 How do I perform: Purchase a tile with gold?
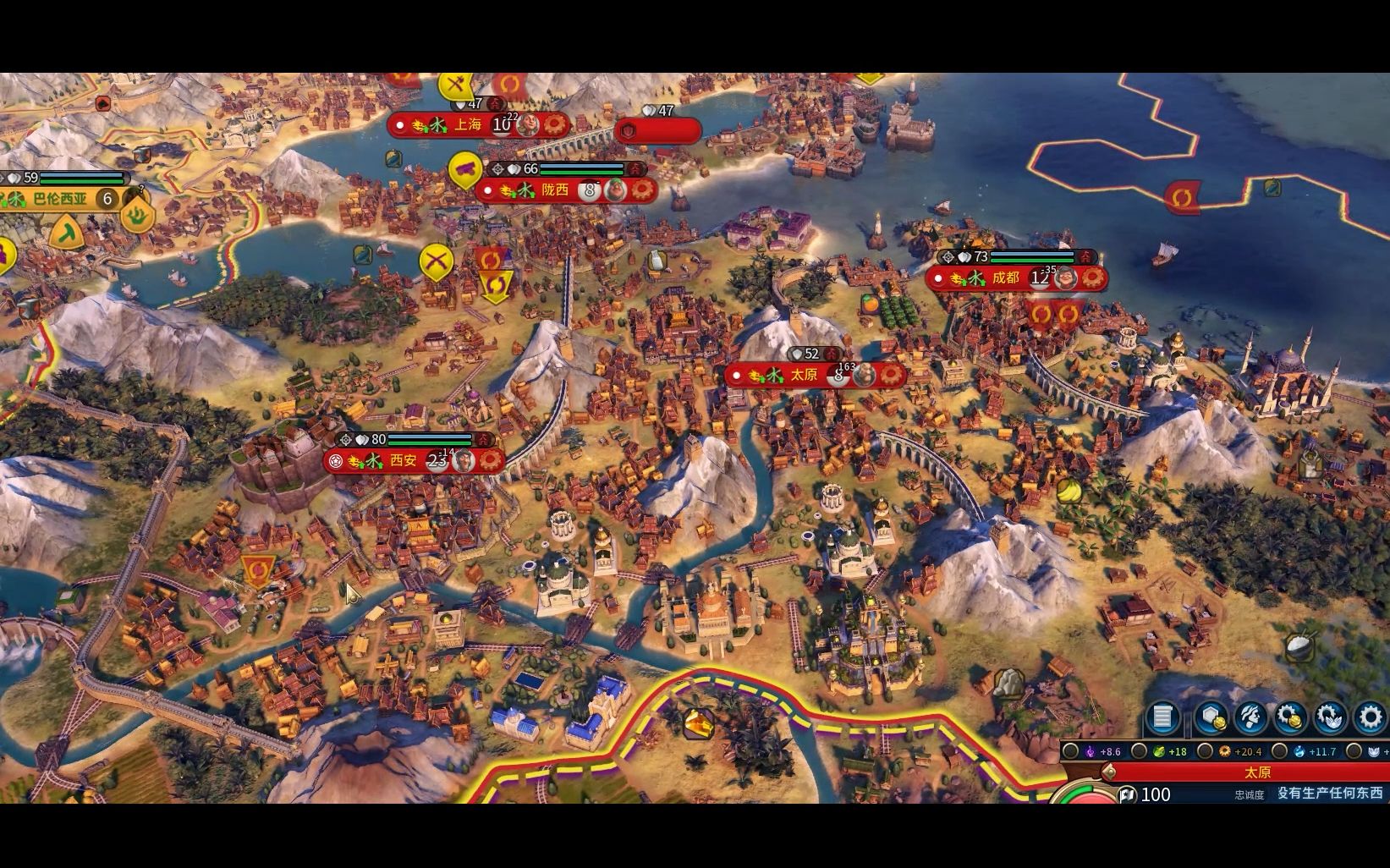coord(1210,718)
